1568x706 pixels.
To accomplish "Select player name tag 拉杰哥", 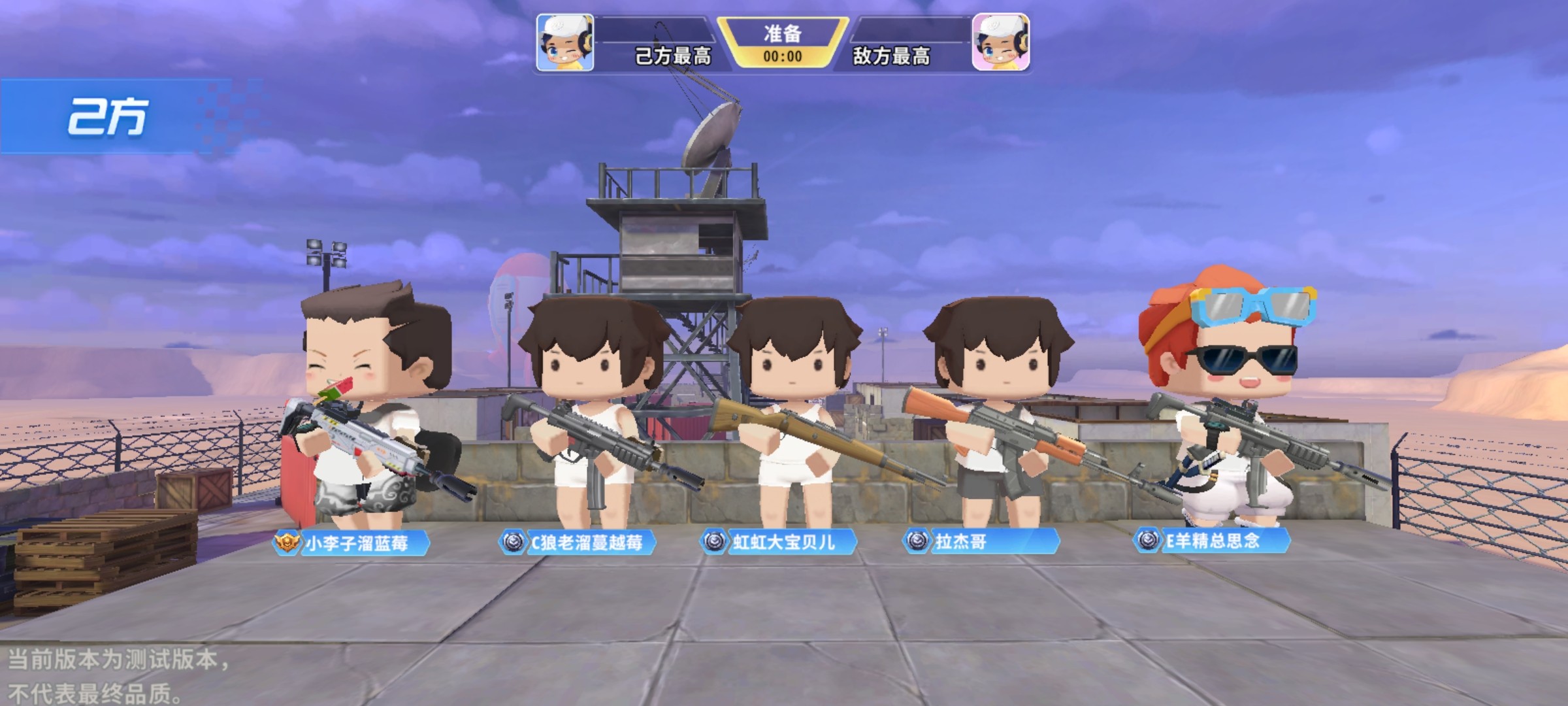I will point(981,541).
